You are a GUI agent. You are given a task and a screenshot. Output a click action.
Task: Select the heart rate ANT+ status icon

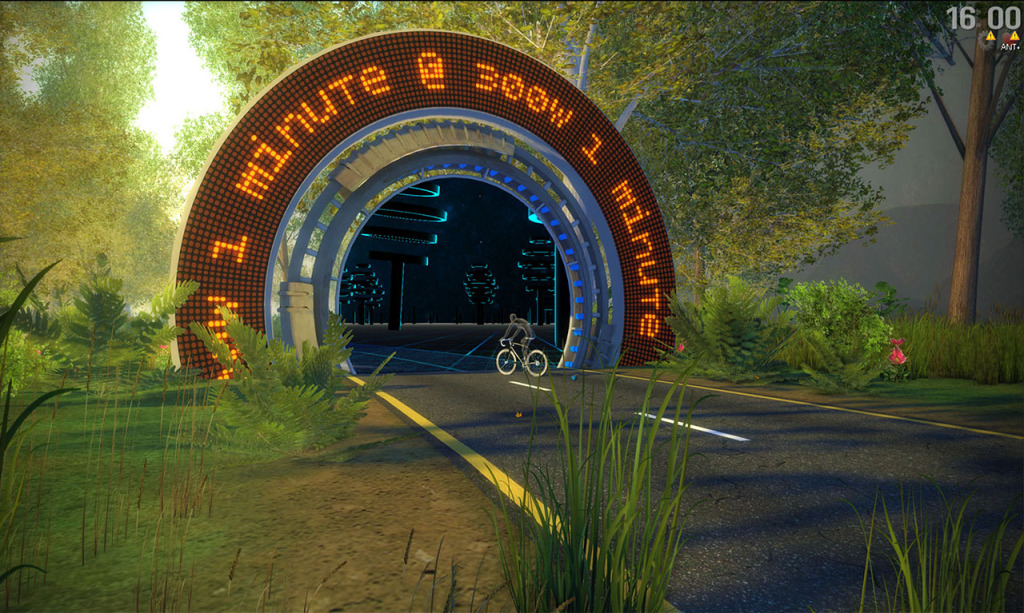tap(1009, 40)
